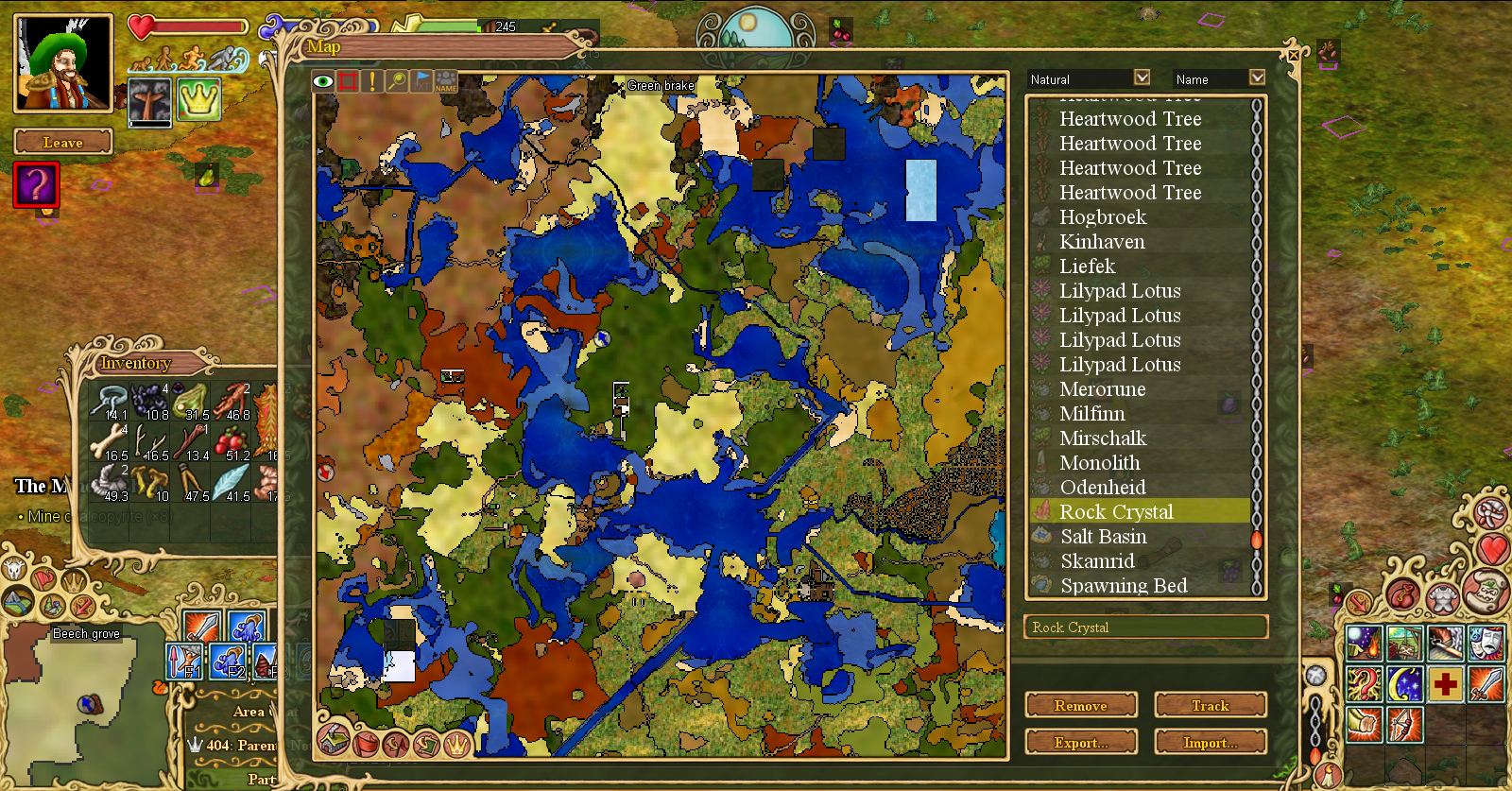Click the house icon at the map's bottom corner
1512x791 pixels.
coord(333,745)
